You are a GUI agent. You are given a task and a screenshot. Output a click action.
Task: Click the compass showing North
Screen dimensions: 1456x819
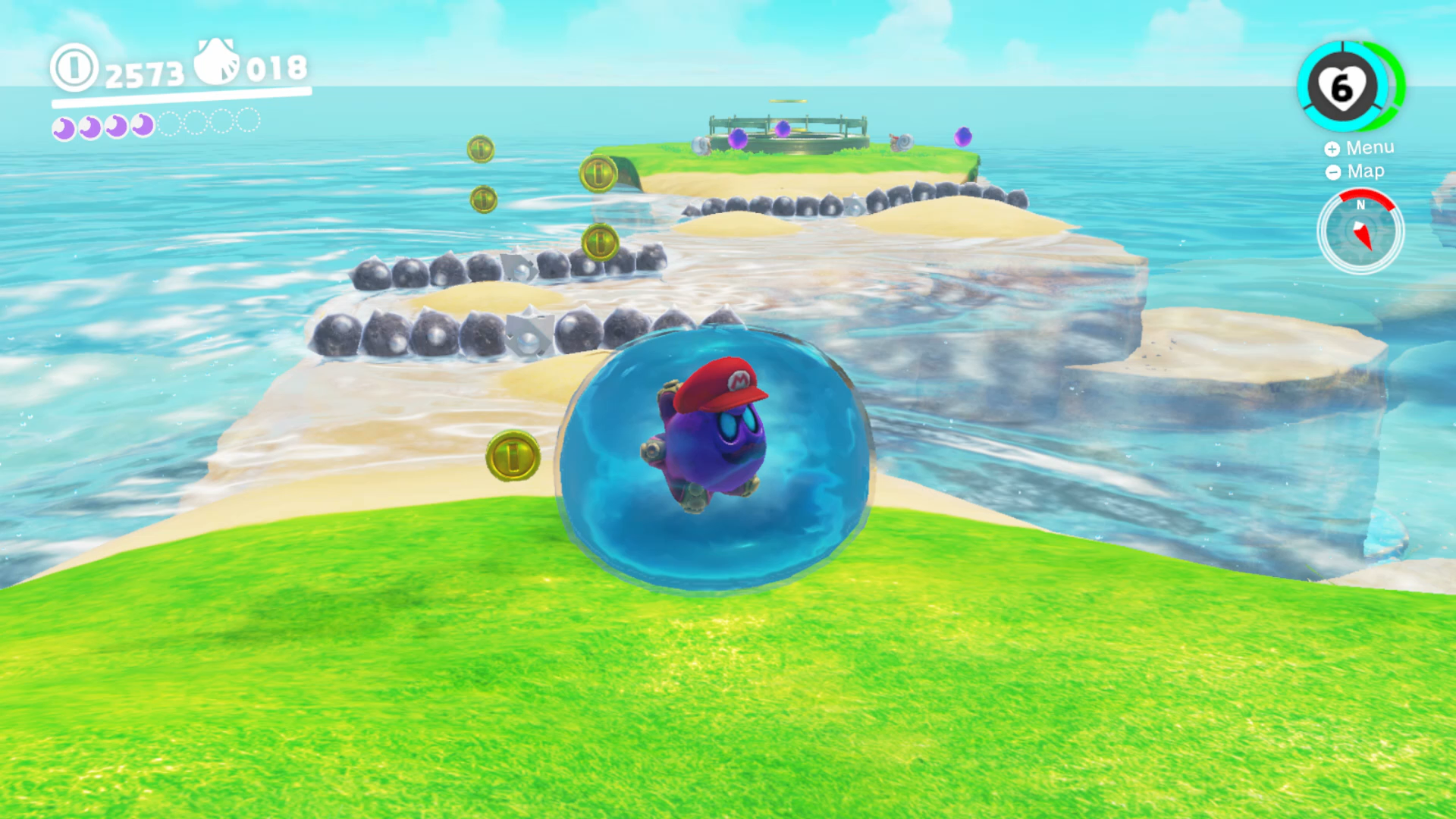coord(1363,231)
